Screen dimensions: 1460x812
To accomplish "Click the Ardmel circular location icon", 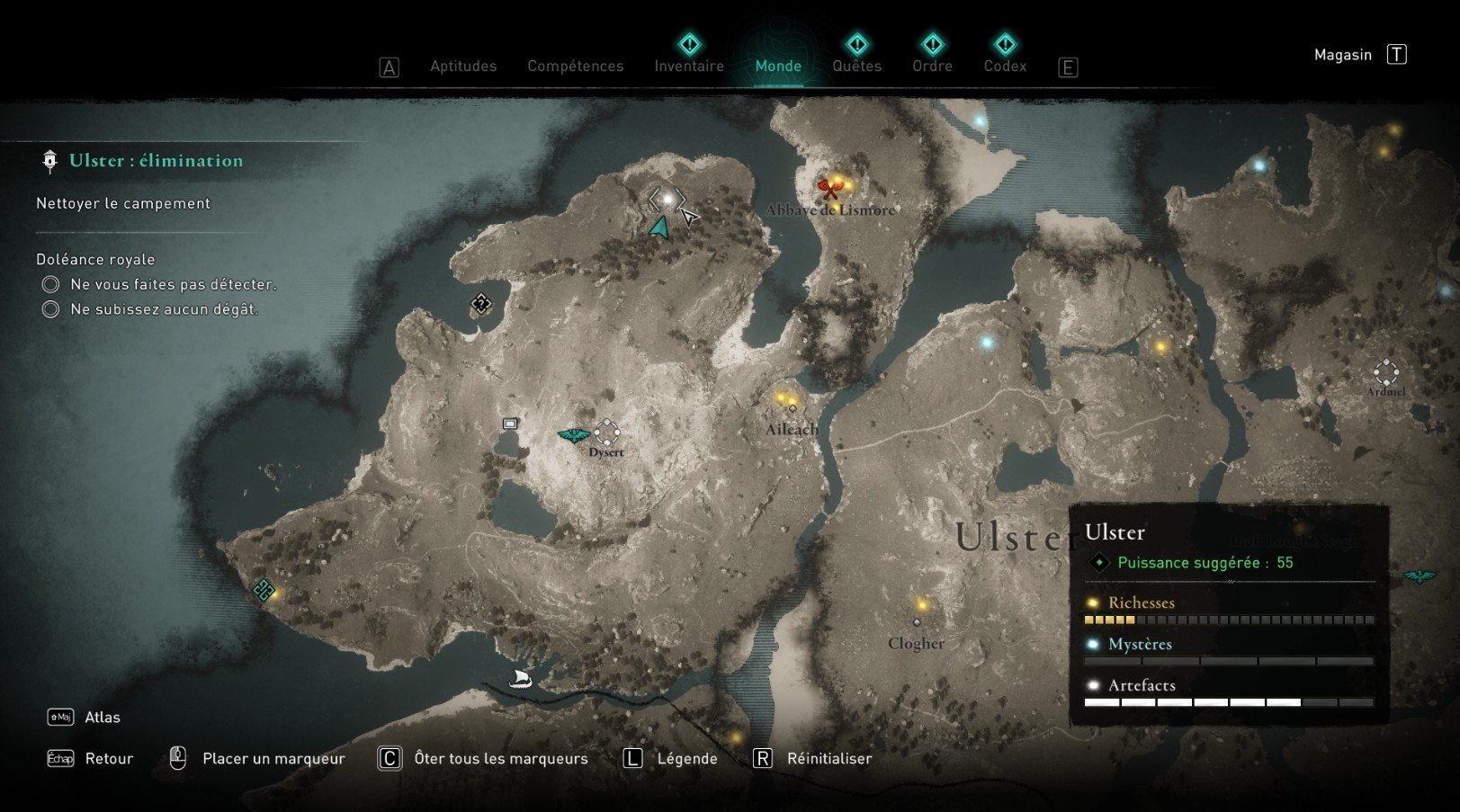I will click(1385, 373).
